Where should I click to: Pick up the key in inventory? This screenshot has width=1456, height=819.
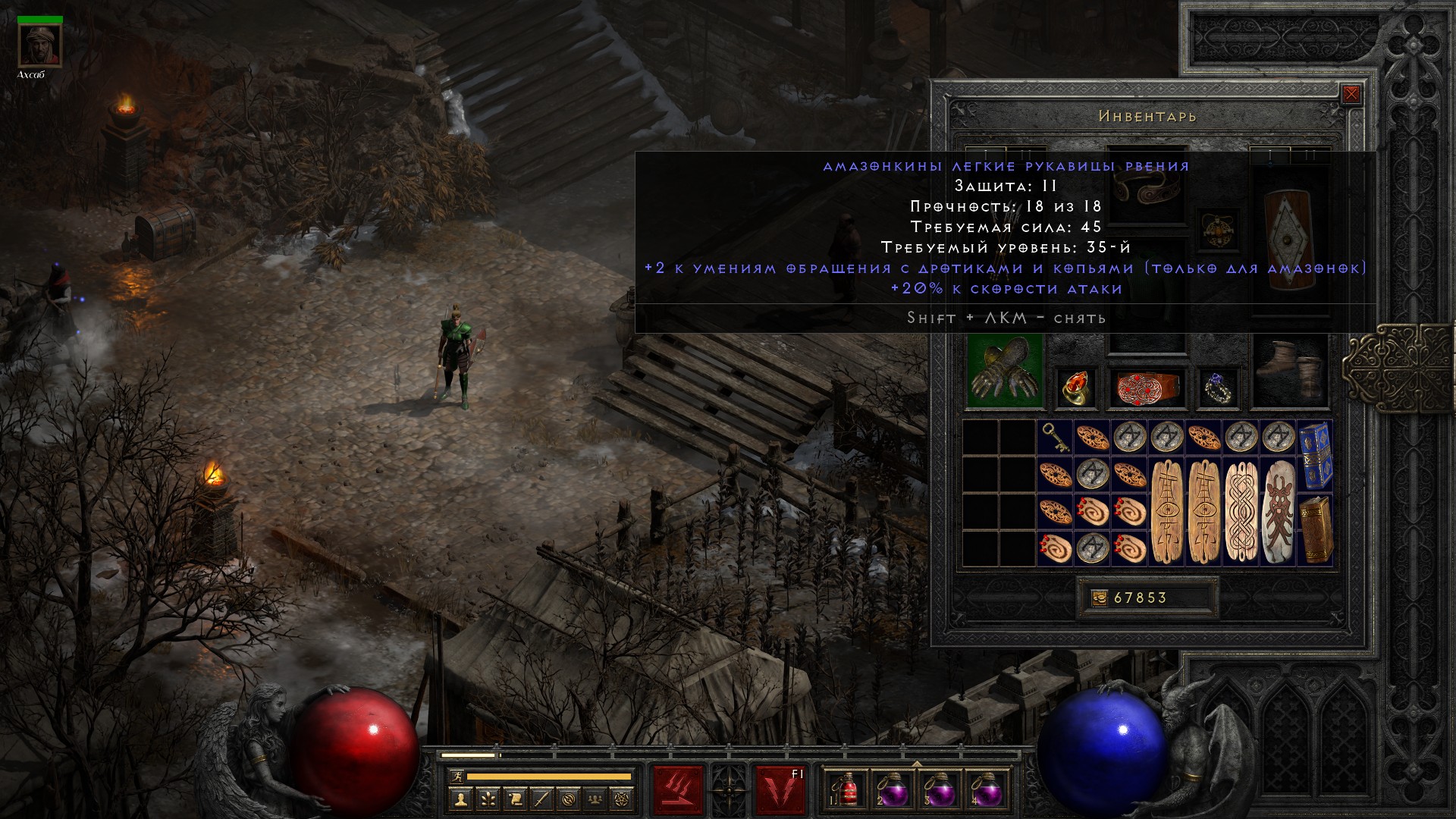pos(1055,438)
